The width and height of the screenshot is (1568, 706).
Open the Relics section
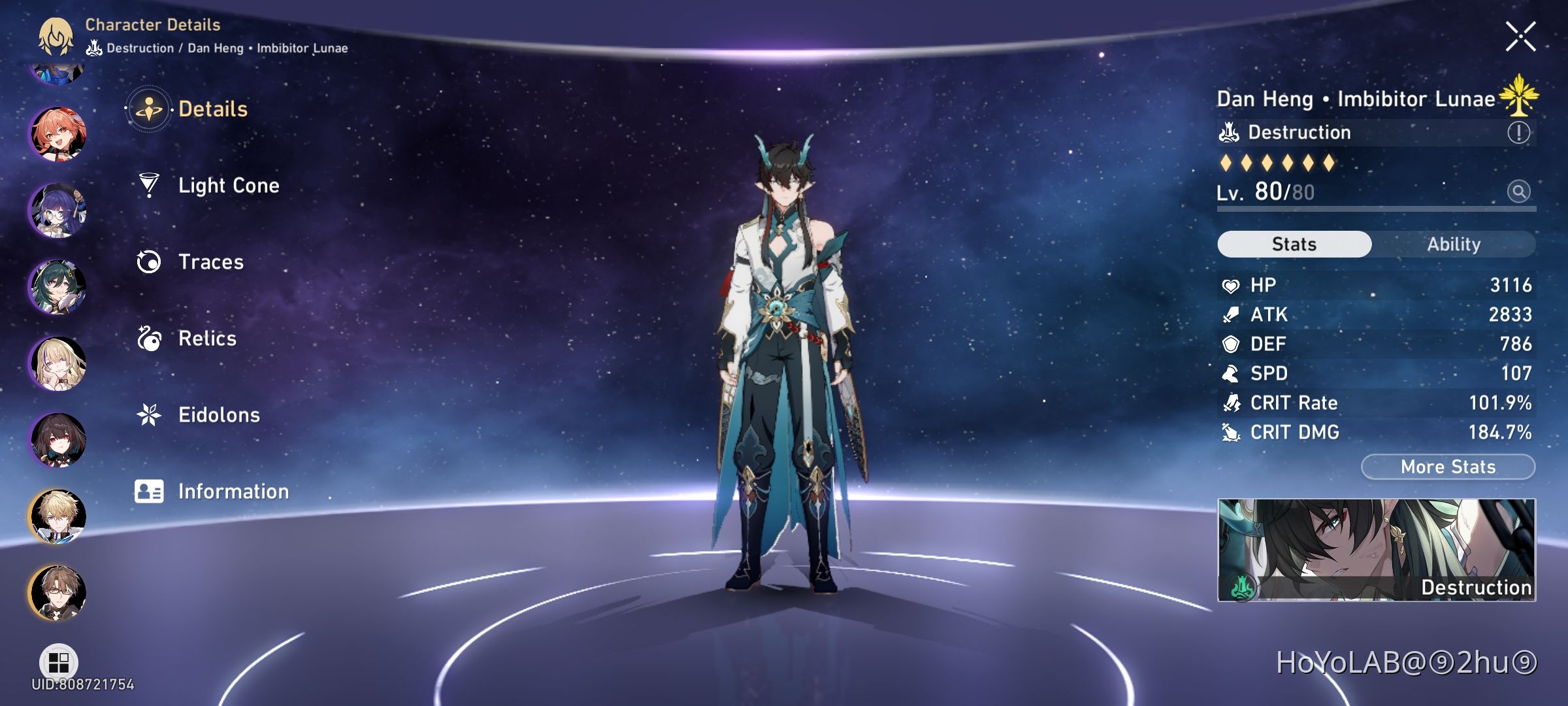206,339
